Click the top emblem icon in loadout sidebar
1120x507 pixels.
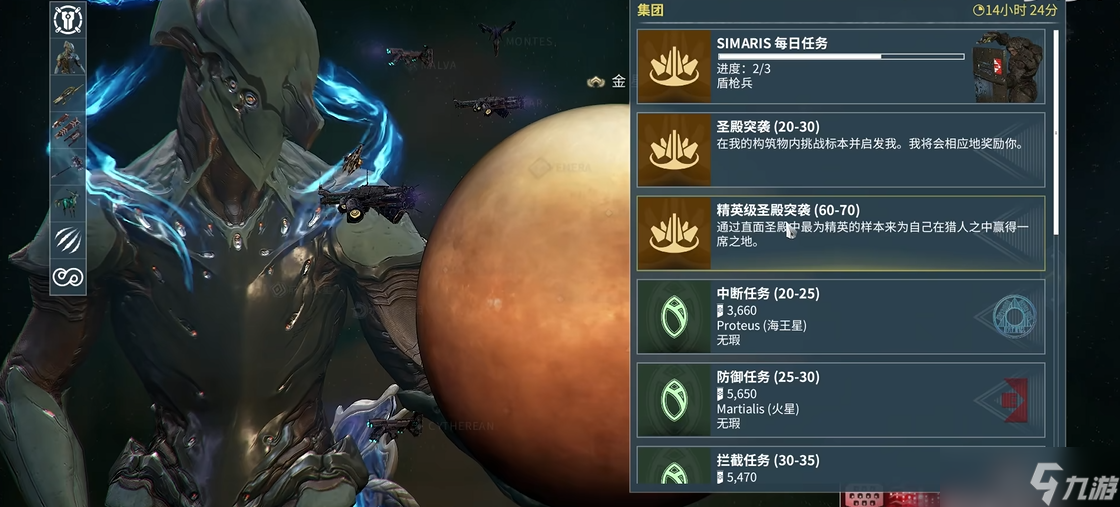68,18
